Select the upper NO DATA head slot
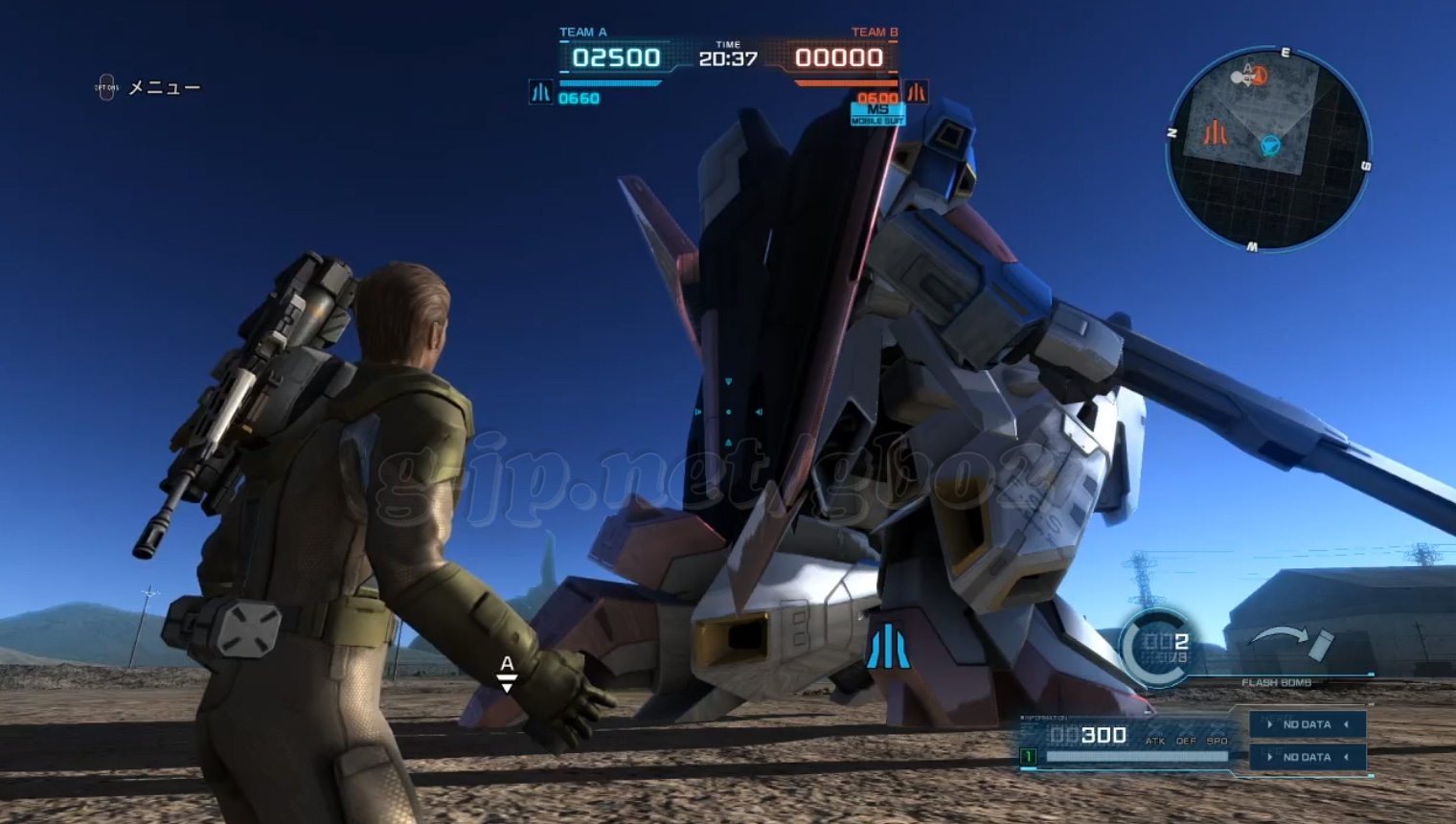 (1308, 724)
